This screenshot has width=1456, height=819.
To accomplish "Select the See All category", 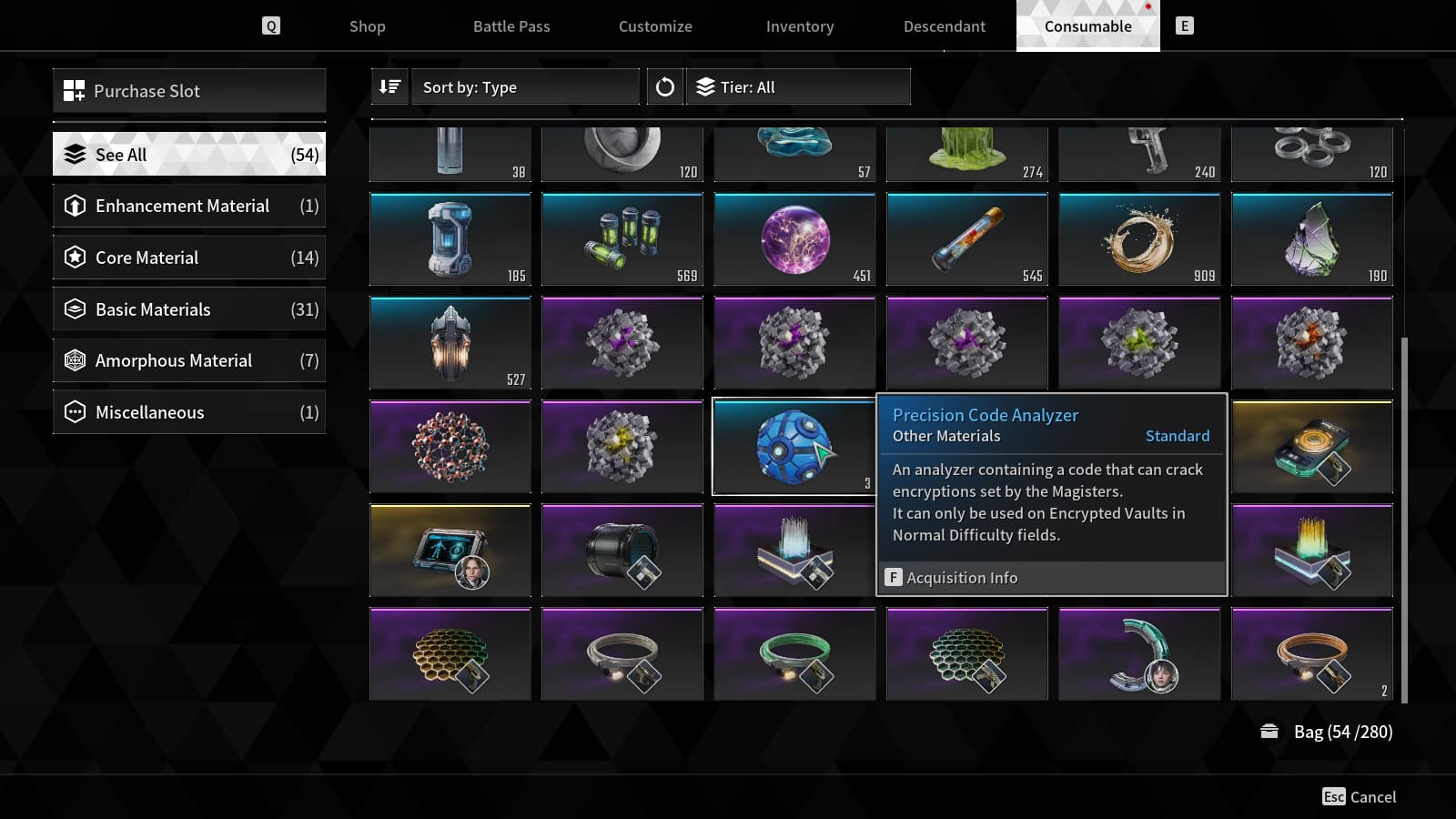I will pos(189,155).
